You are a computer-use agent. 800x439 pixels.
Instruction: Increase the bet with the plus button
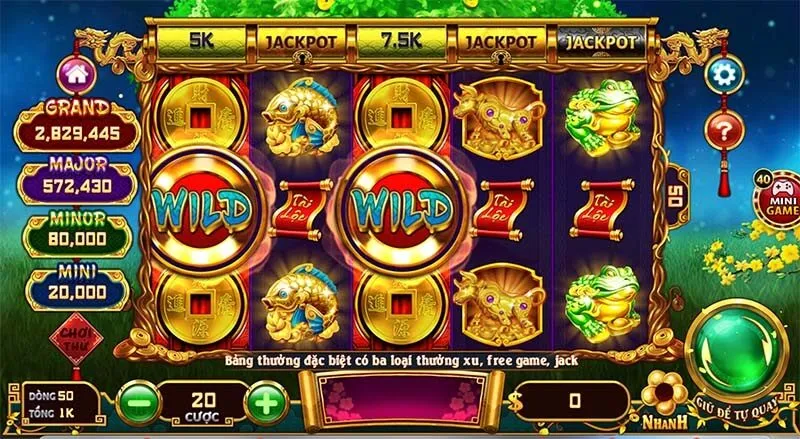pyautogui.click(x=264, y=403)
